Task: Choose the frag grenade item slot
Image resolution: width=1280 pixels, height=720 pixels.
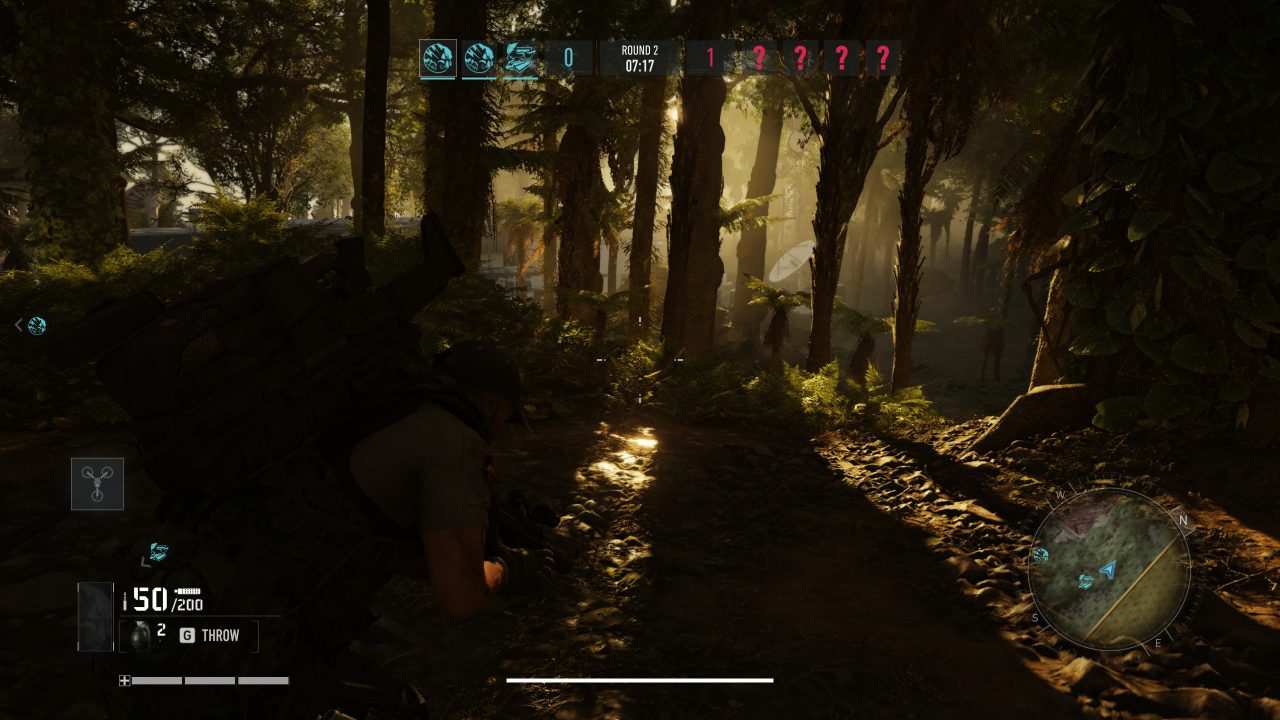Action: 141,635
